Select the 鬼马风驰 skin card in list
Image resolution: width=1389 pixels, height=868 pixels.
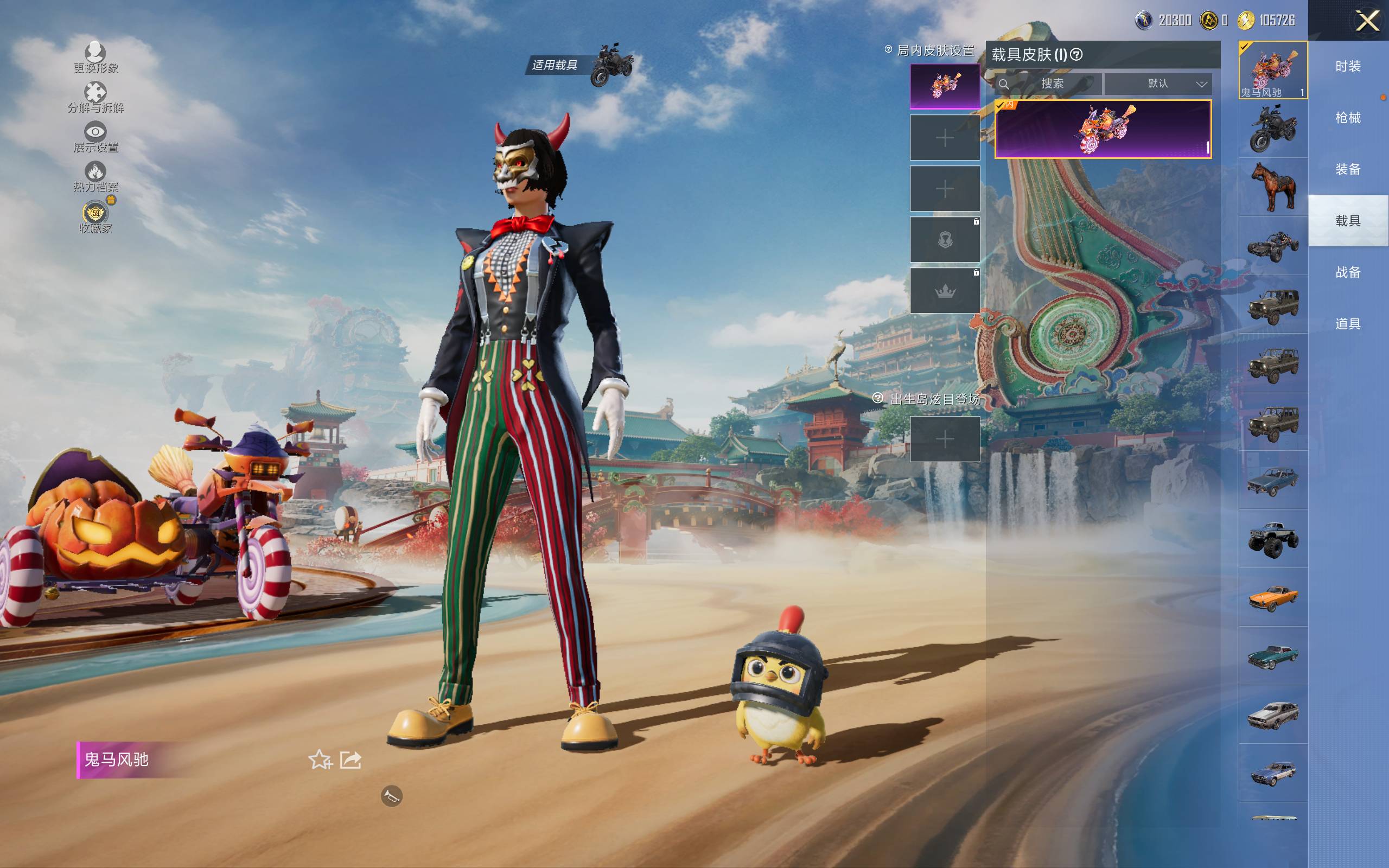pyautogui.click(x=1103, y=129)
